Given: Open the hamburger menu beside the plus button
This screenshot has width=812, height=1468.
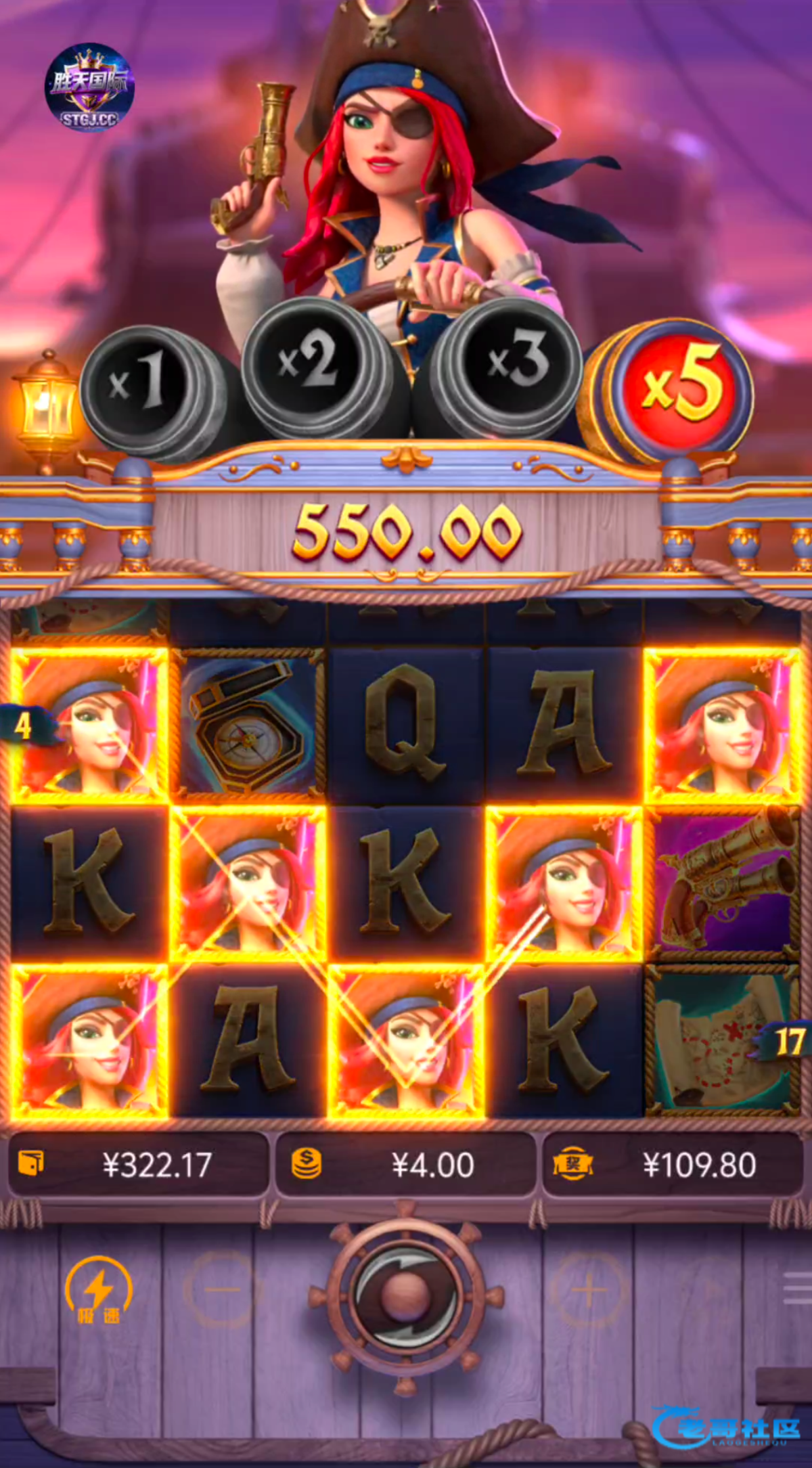Looking at the screenshot, I should coord(797,1288).
